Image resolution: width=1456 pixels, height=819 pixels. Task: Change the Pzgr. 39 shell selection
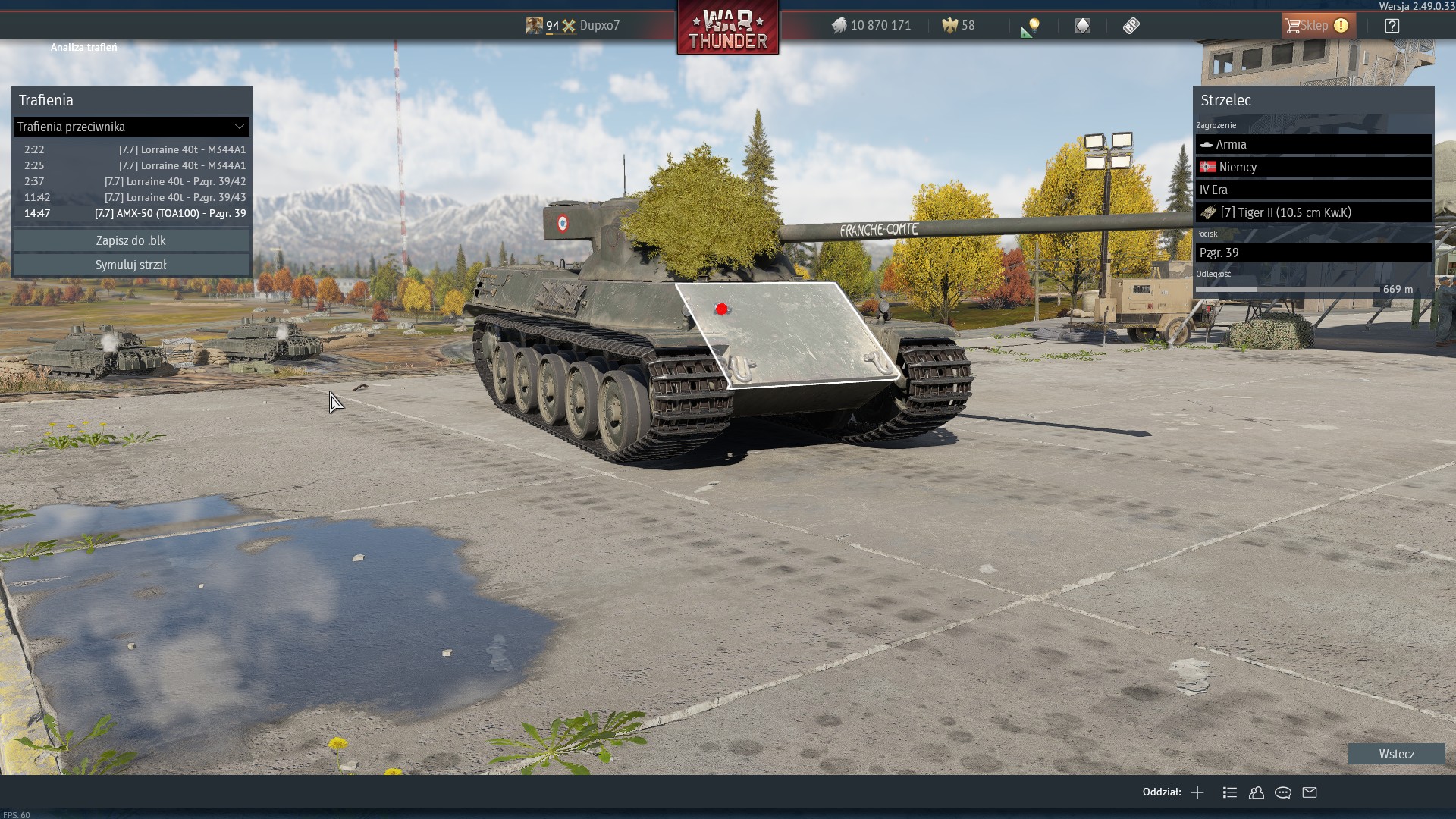pos(1313,253)
